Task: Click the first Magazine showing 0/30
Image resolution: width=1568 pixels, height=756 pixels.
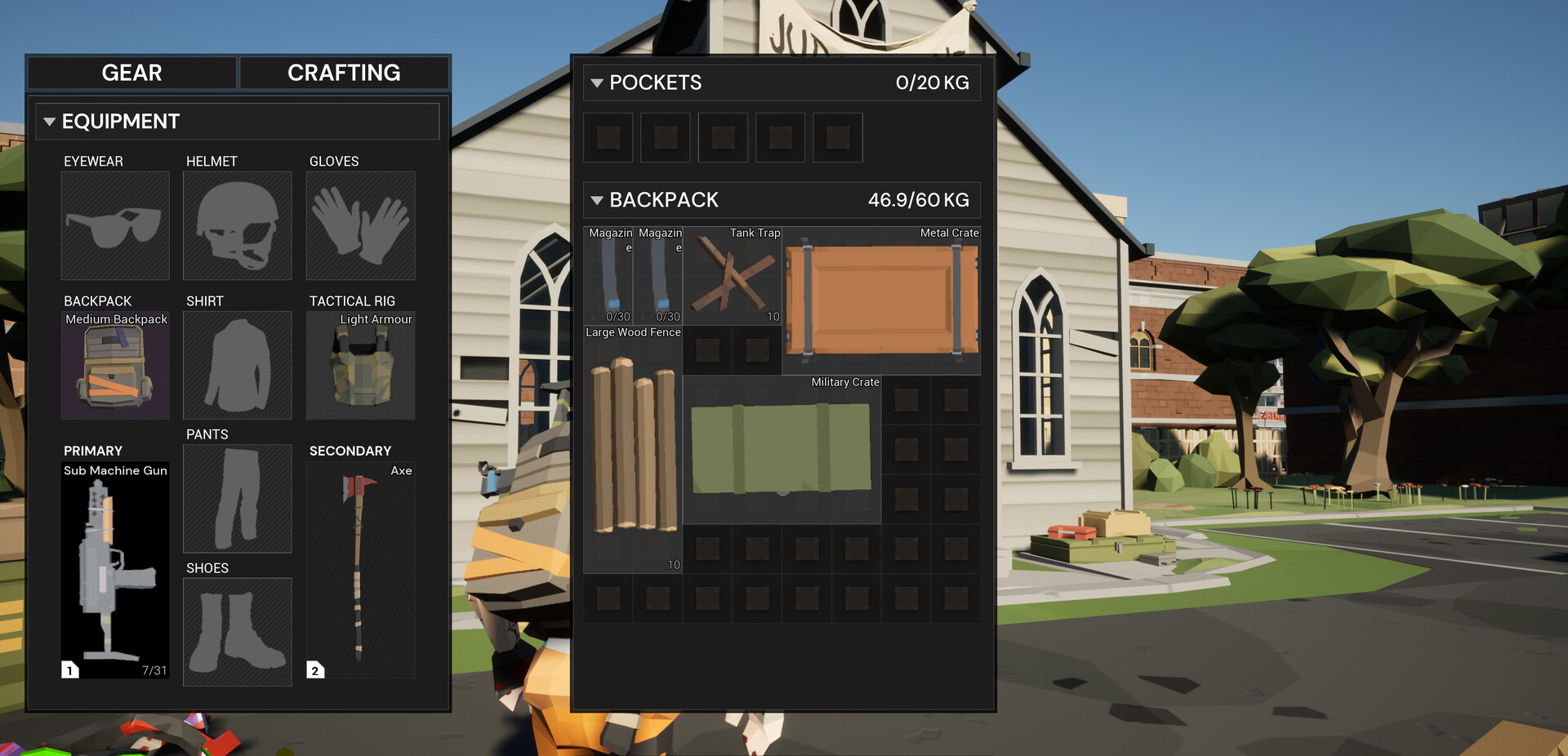Action: tap(608, 276)
